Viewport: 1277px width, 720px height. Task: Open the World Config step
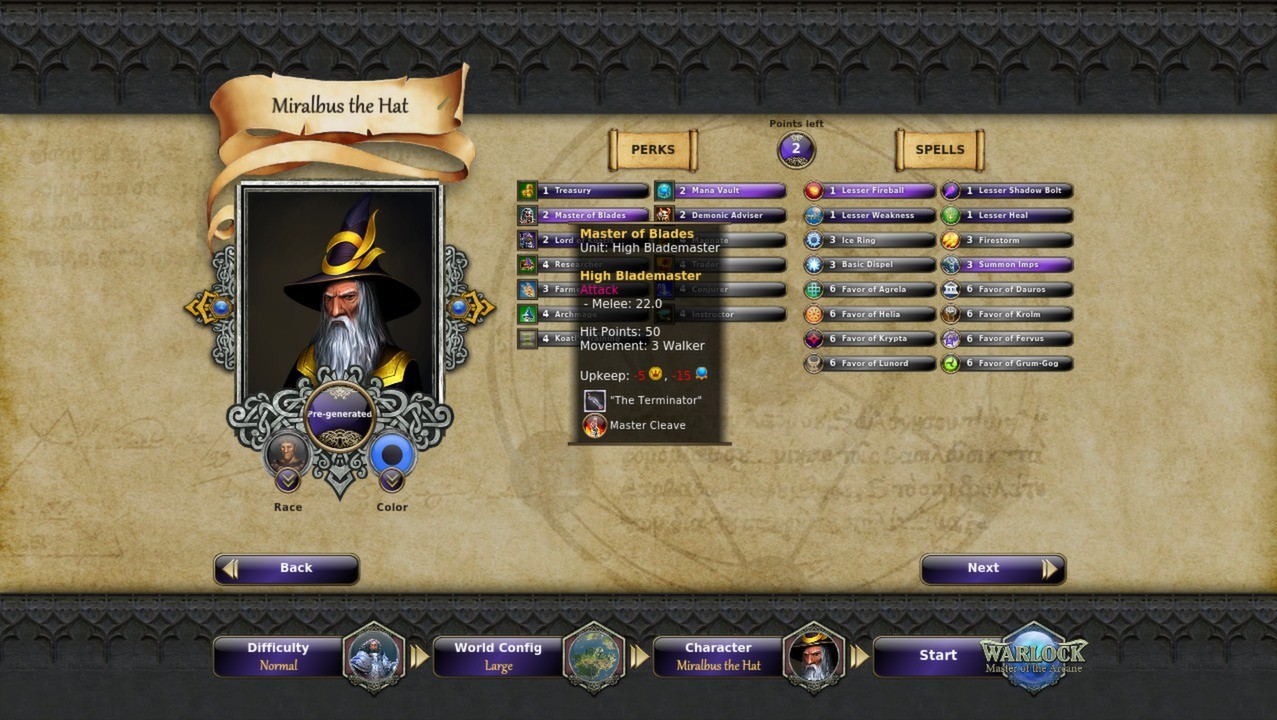pos(498,656)
